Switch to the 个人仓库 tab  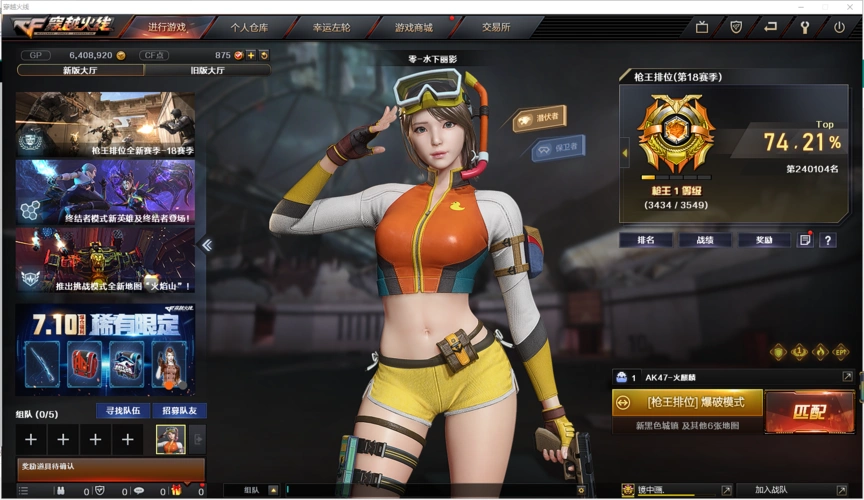[249, 27]
